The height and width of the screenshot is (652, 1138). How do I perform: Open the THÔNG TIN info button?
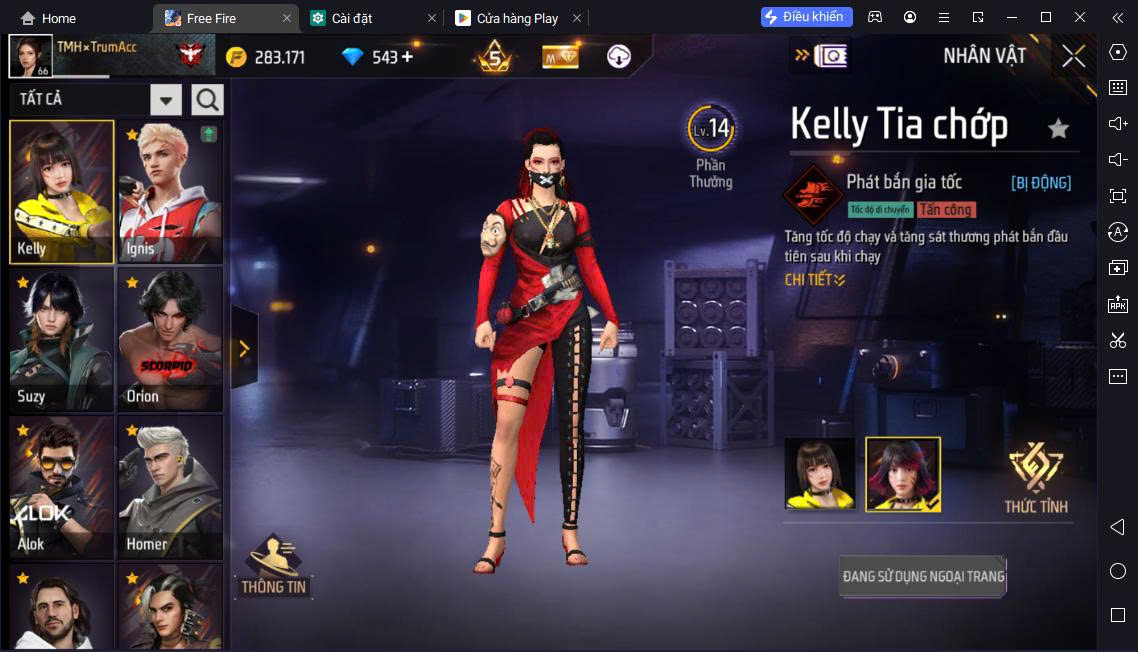tap(273, 567)
